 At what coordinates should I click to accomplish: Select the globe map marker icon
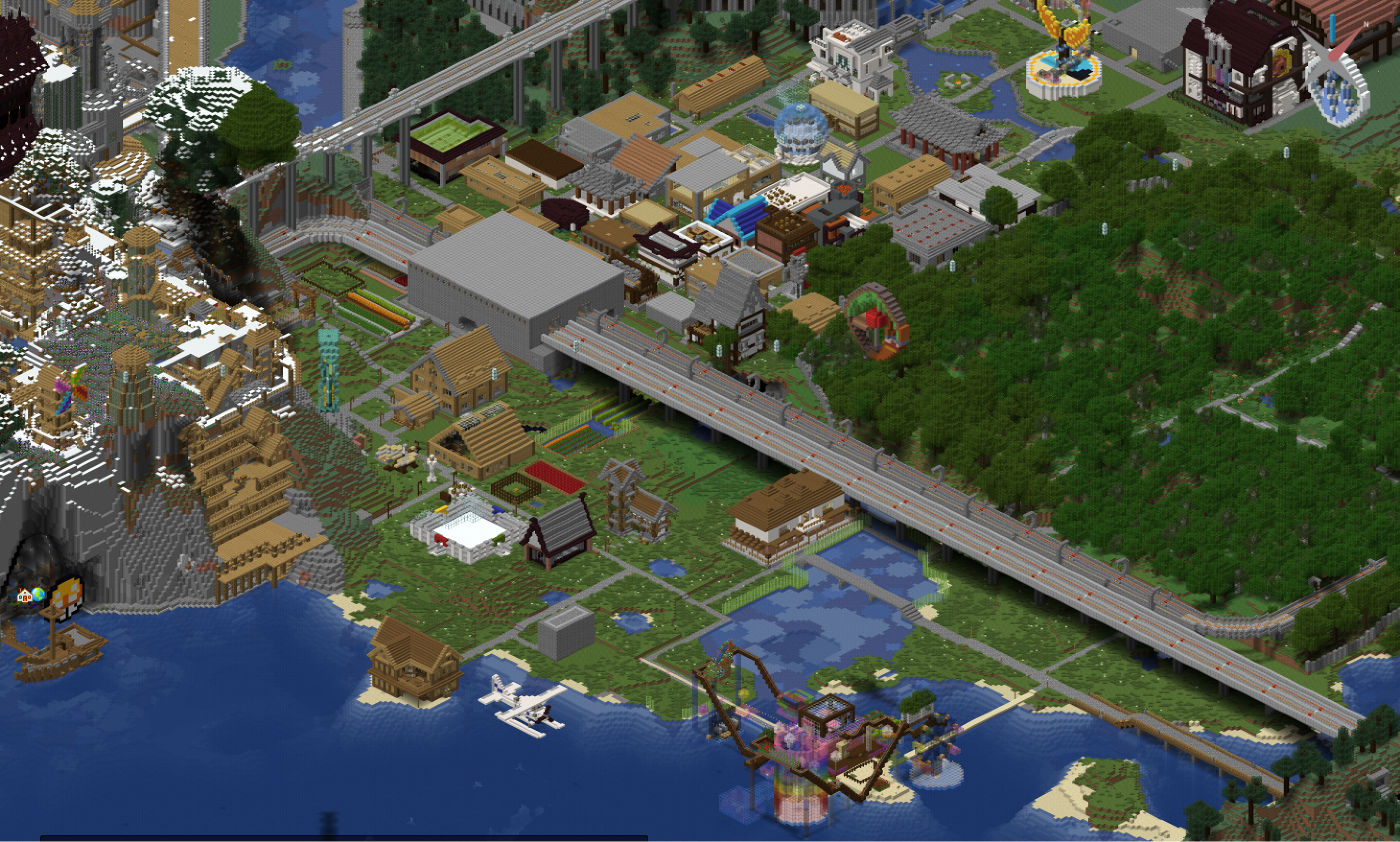point(38,594)
